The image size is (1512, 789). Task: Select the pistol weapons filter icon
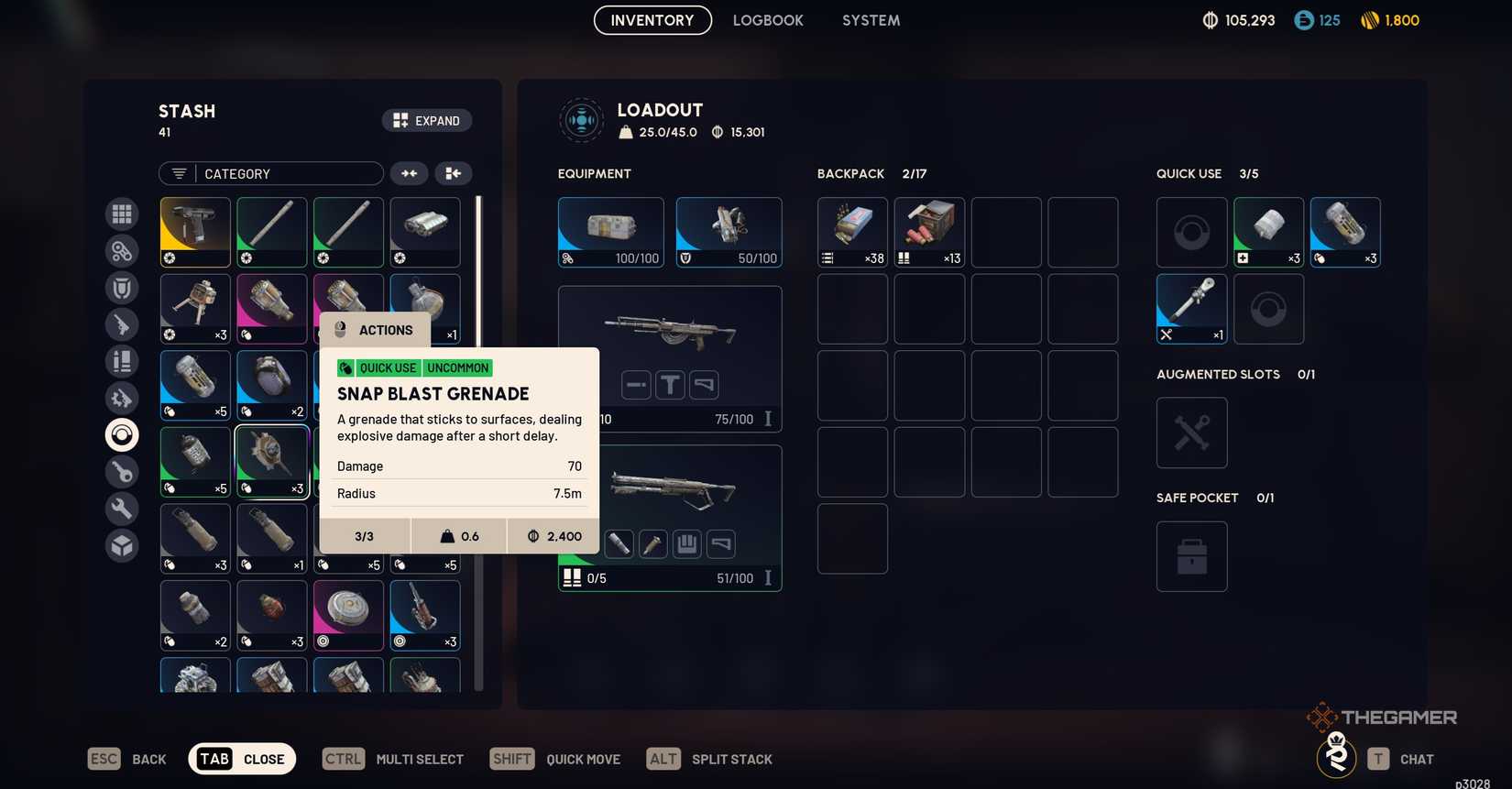tap(121, 323)
